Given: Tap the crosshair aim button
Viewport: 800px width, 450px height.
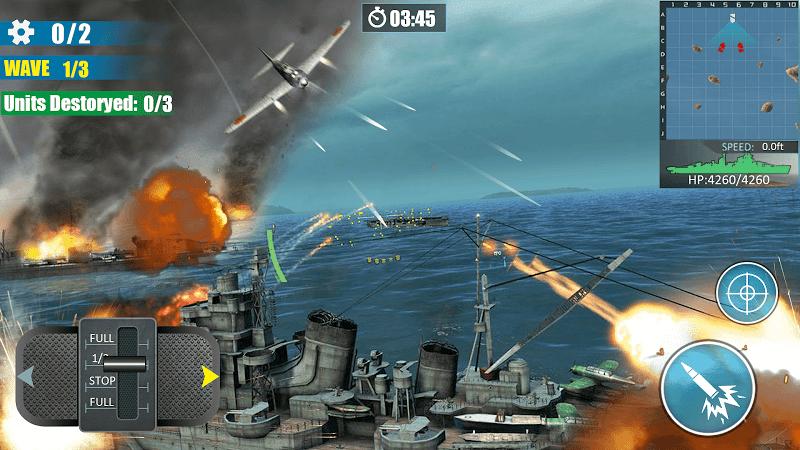Looking at the screenshot, I should [745, 294].
